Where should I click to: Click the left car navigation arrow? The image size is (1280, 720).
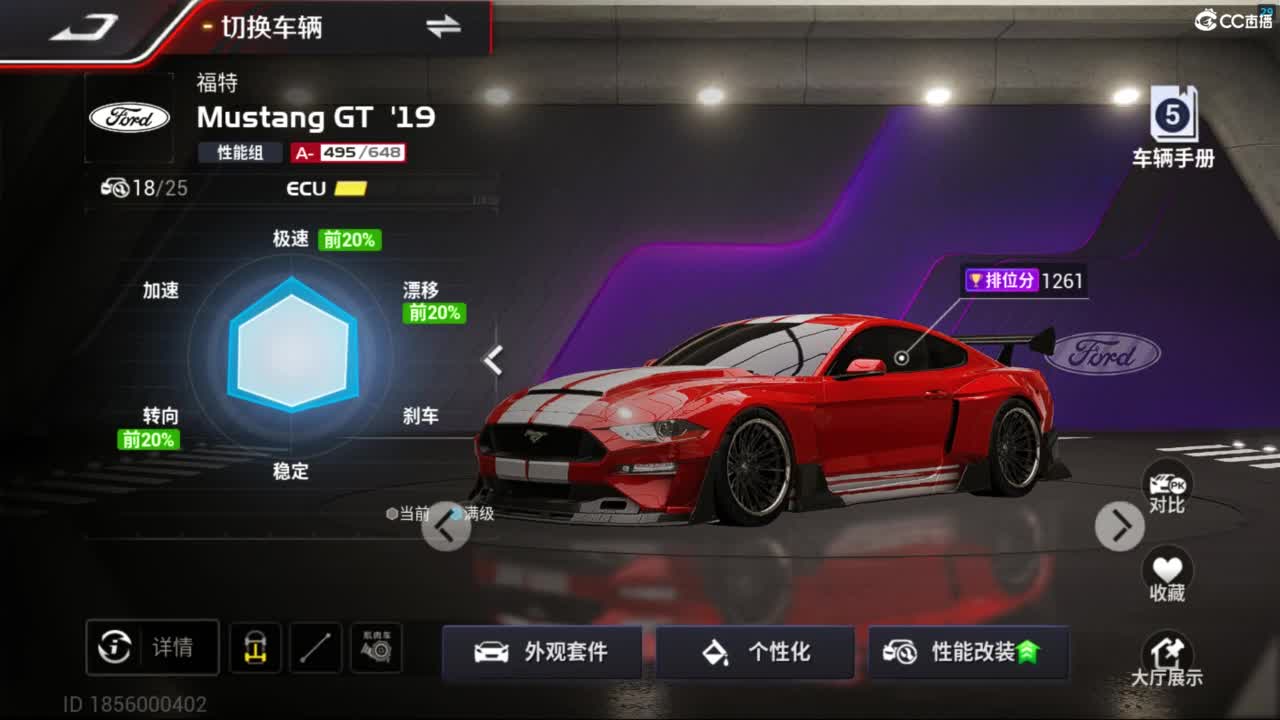446,525
